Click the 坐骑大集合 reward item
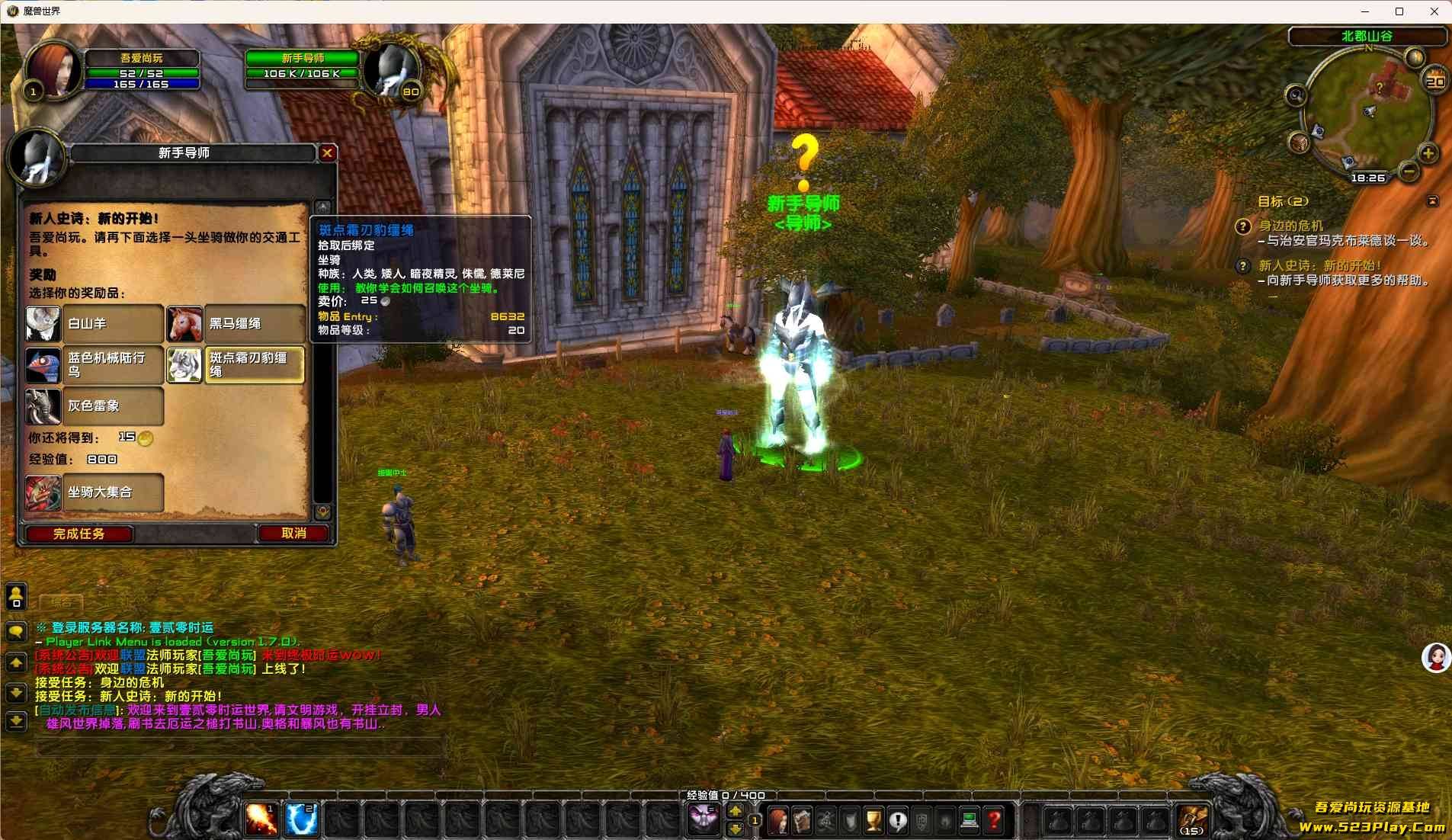 (95, 492)
